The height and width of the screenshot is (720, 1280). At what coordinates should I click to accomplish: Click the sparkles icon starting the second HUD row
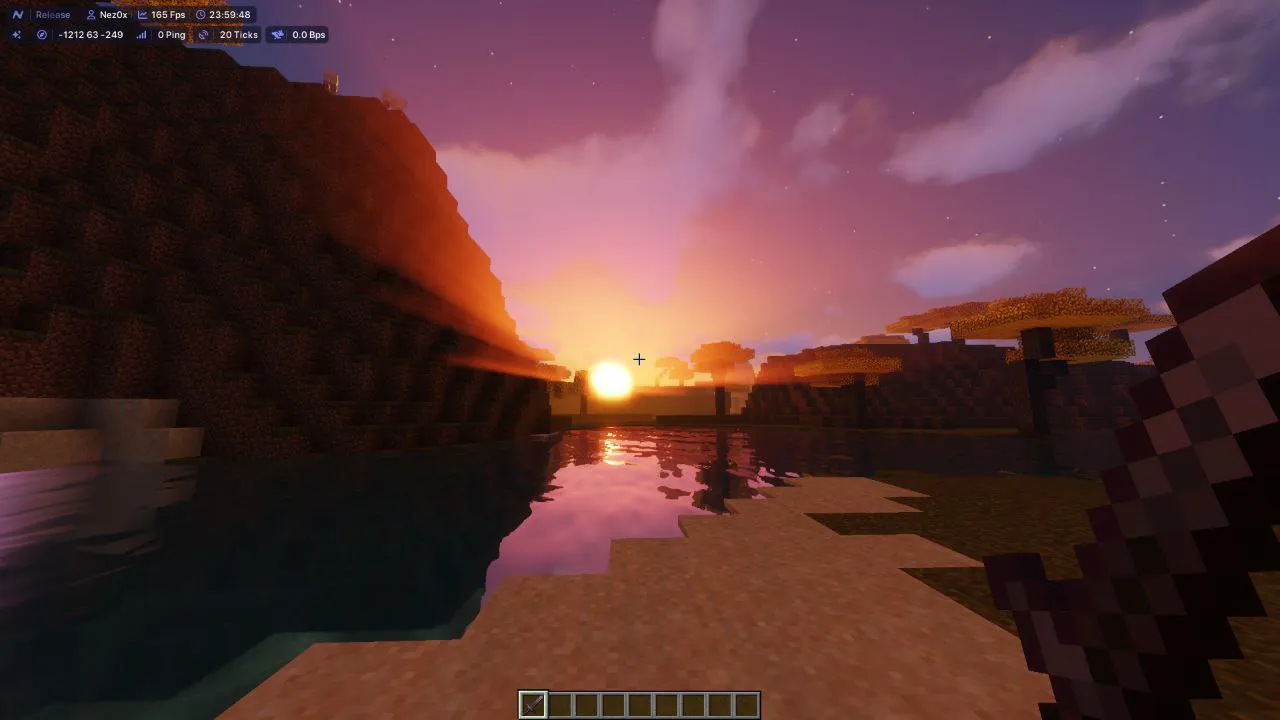click(16, 34)
